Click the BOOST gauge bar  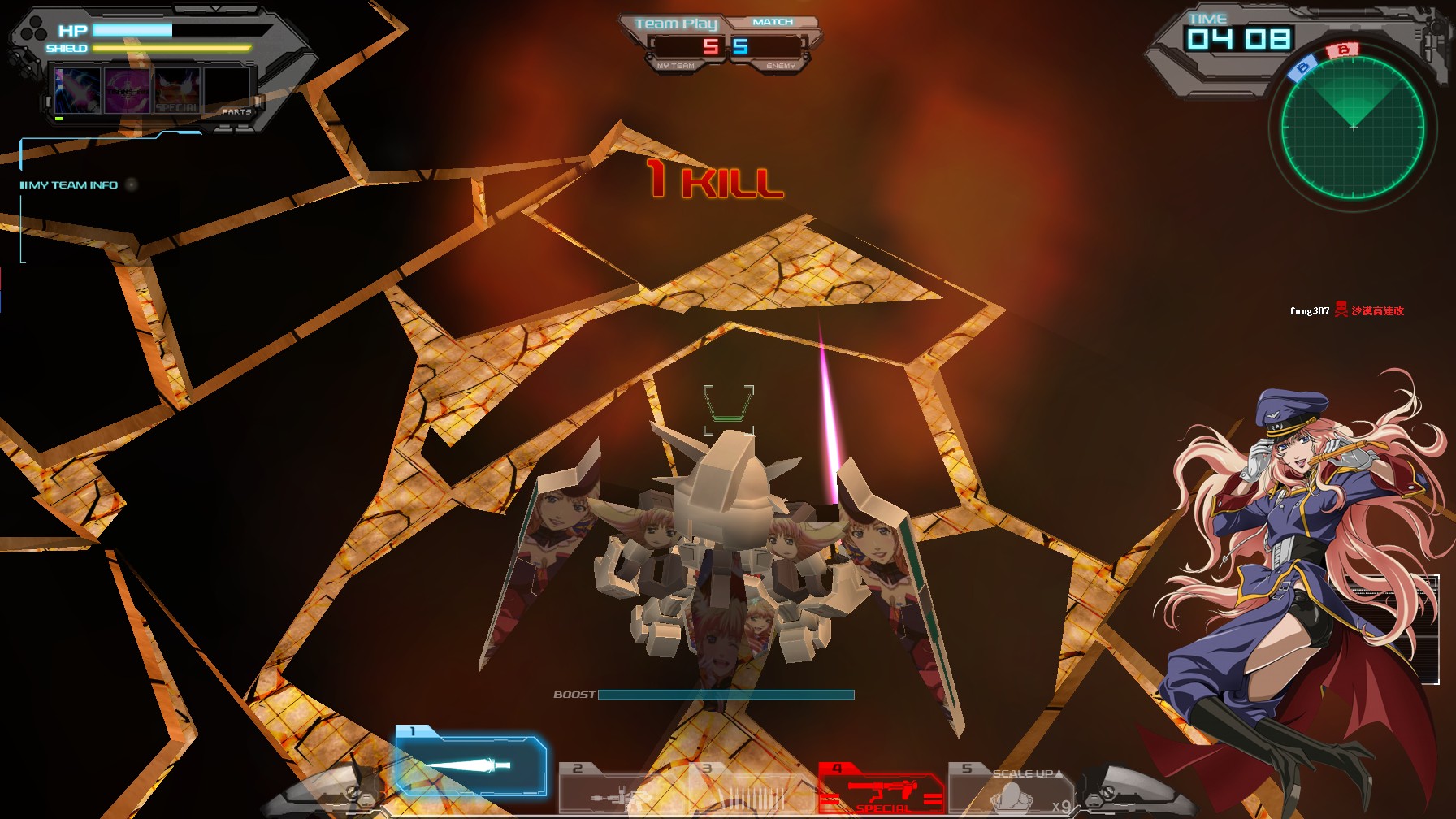[x=725, y=695]
